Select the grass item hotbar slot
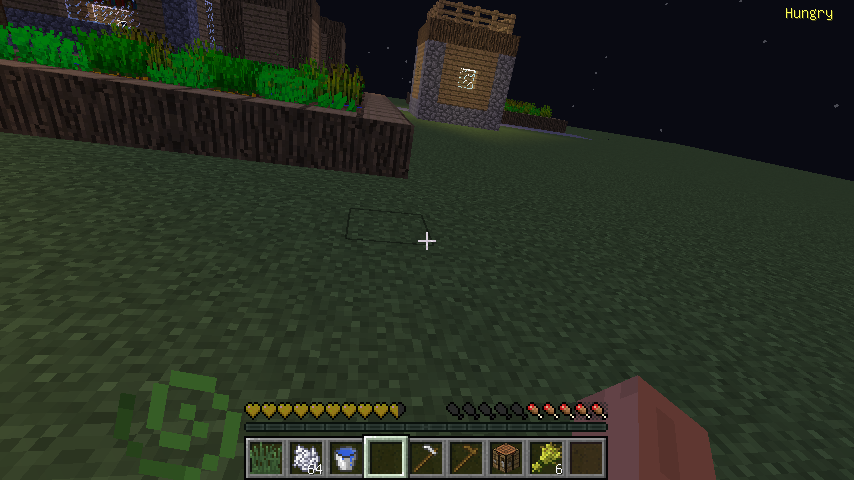This screenshot has height=480, width=854. tap(265, 458)
